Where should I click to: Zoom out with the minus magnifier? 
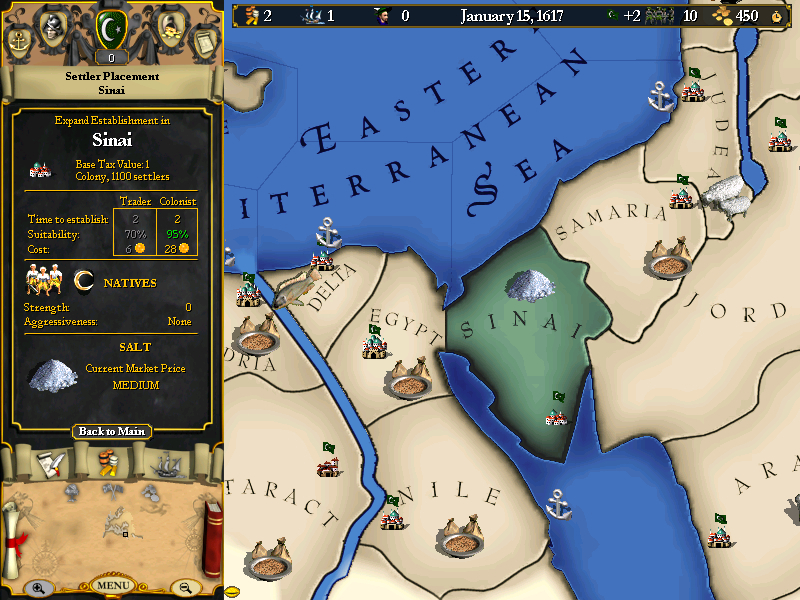(x=186, y=588)
